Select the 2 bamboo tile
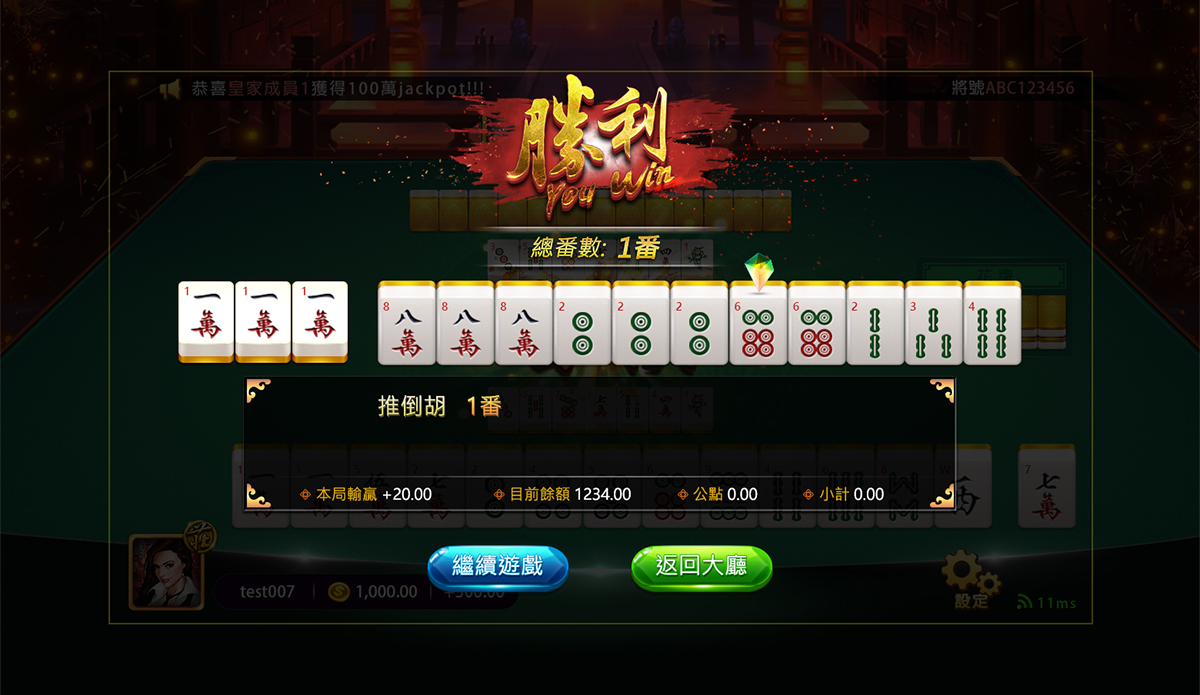1200x695 pixels. 875,323
